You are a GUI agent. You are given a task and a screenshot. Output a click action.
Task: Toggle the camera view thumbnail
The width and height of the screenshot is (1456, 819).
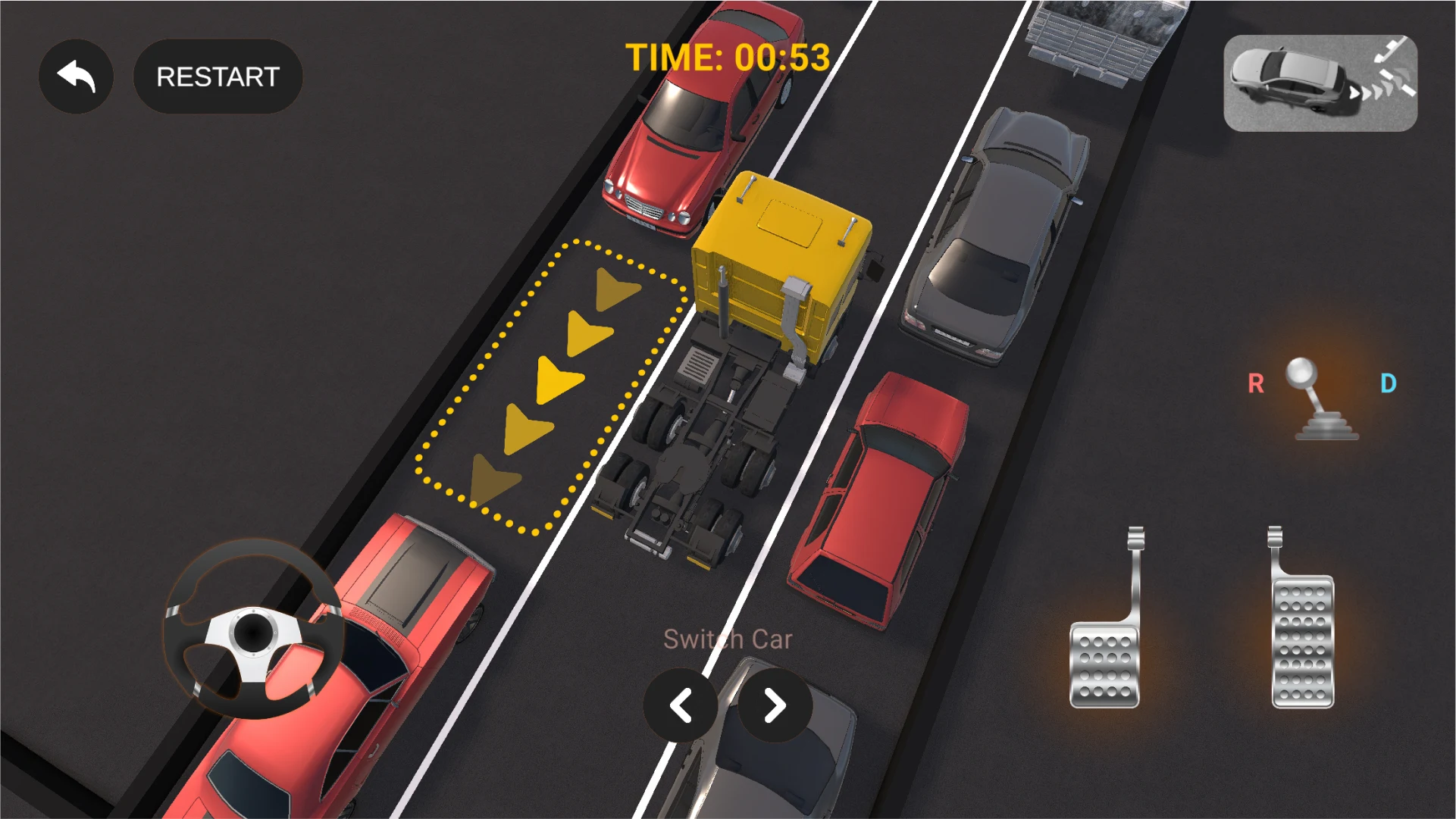click(x=1320, y=83)
